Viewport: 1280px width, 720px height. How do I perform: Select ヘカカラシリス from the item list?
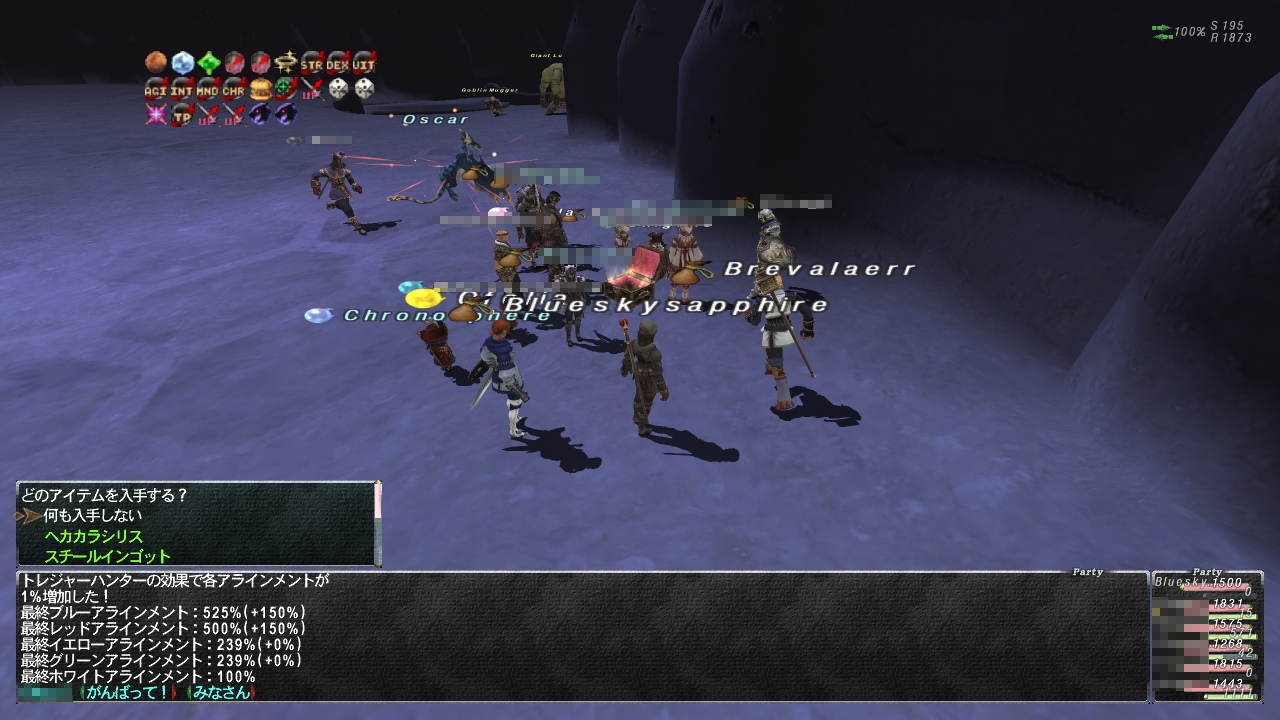pos(93,537)
